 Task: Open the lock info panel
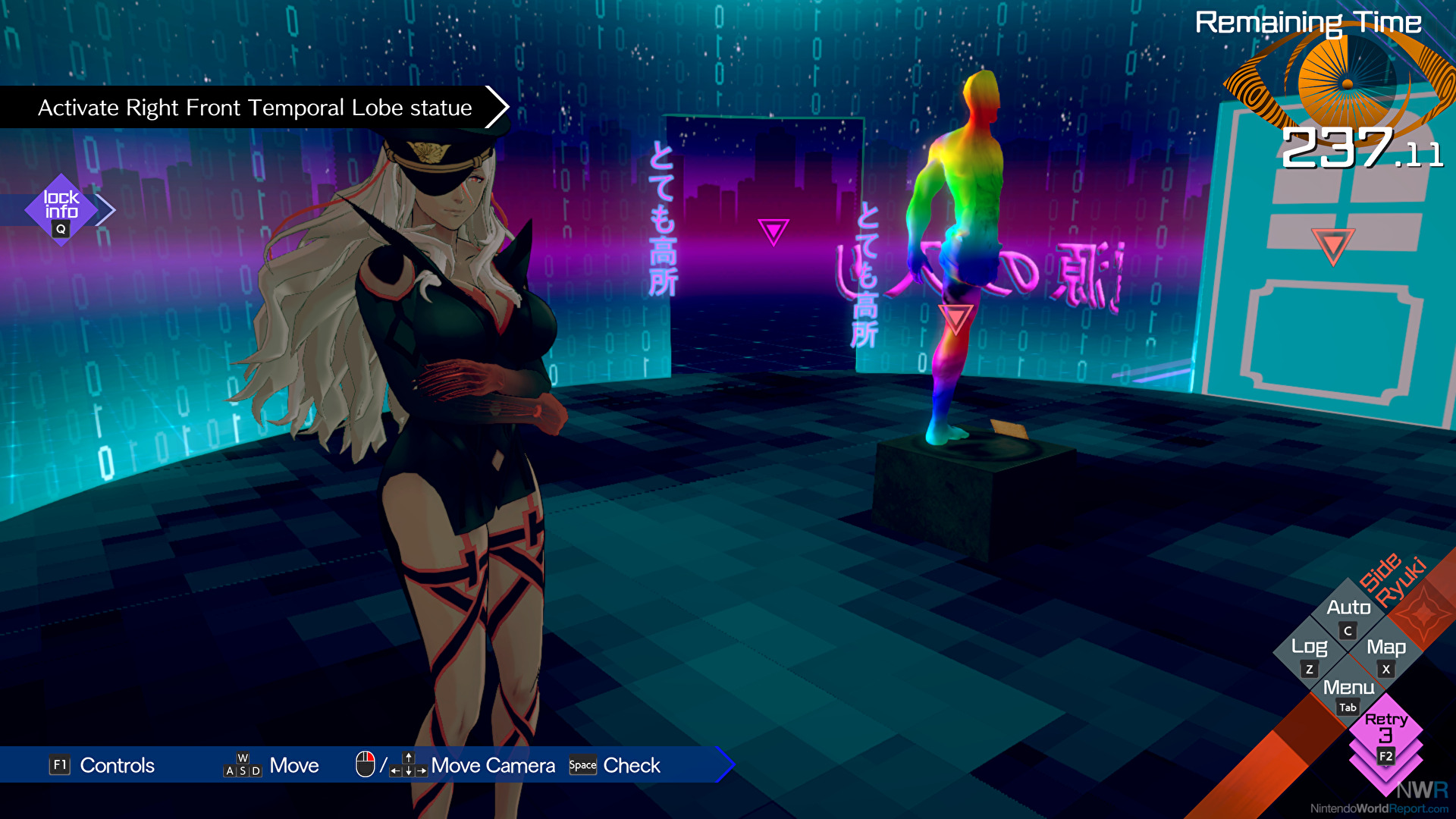61,209
